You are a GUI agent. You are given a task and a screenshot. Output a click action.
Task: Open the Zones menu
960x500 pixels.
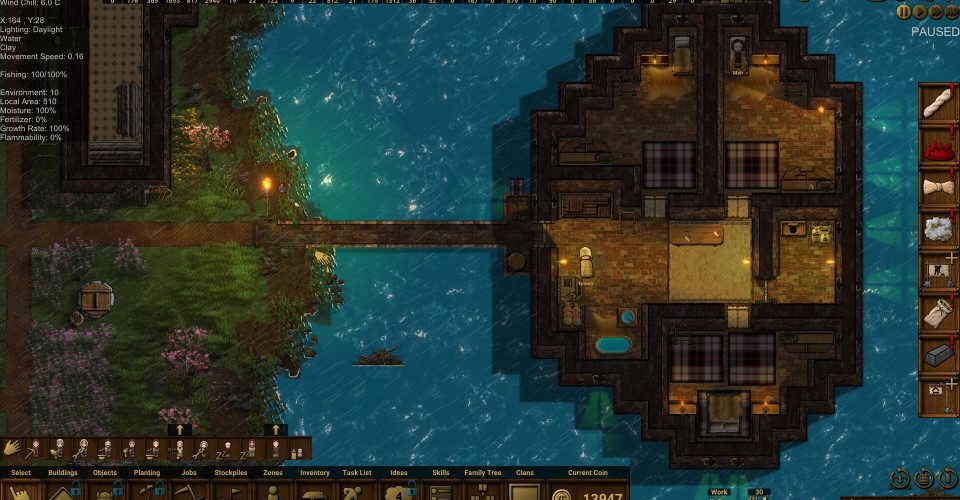click(x=272, y=490)
